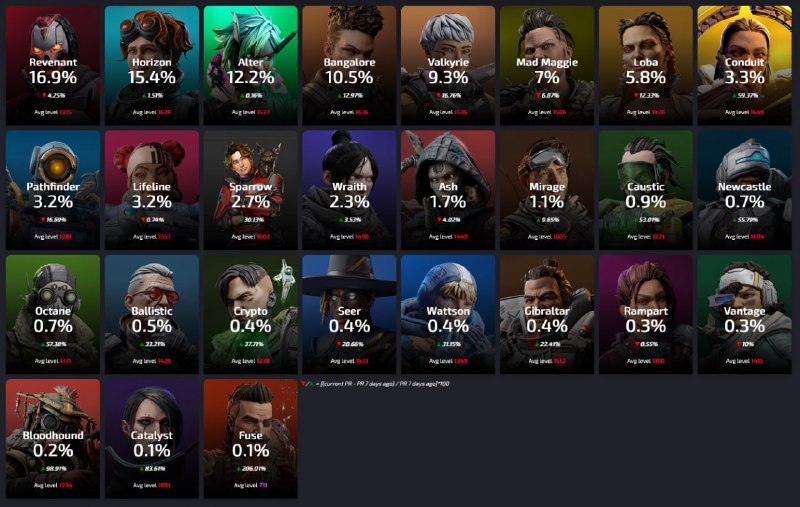Viewport: 800px width, 507px height.
Task: Open the Lifeline card
Action: (x=152, y=190)
